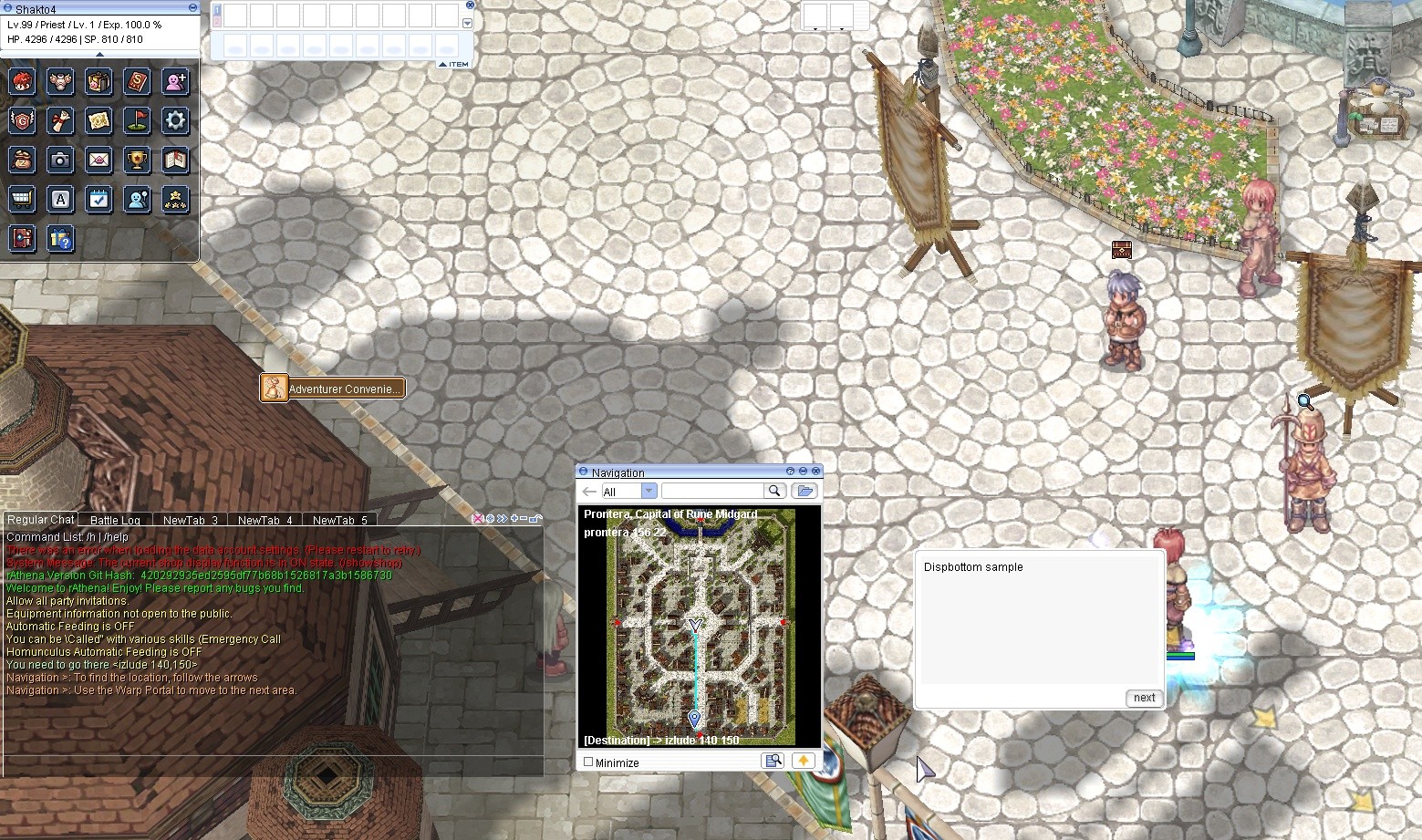Viewport: 1422px width, 840px height.
Task: Open the achievements trophy icon
Action: (x=138, y=161)
